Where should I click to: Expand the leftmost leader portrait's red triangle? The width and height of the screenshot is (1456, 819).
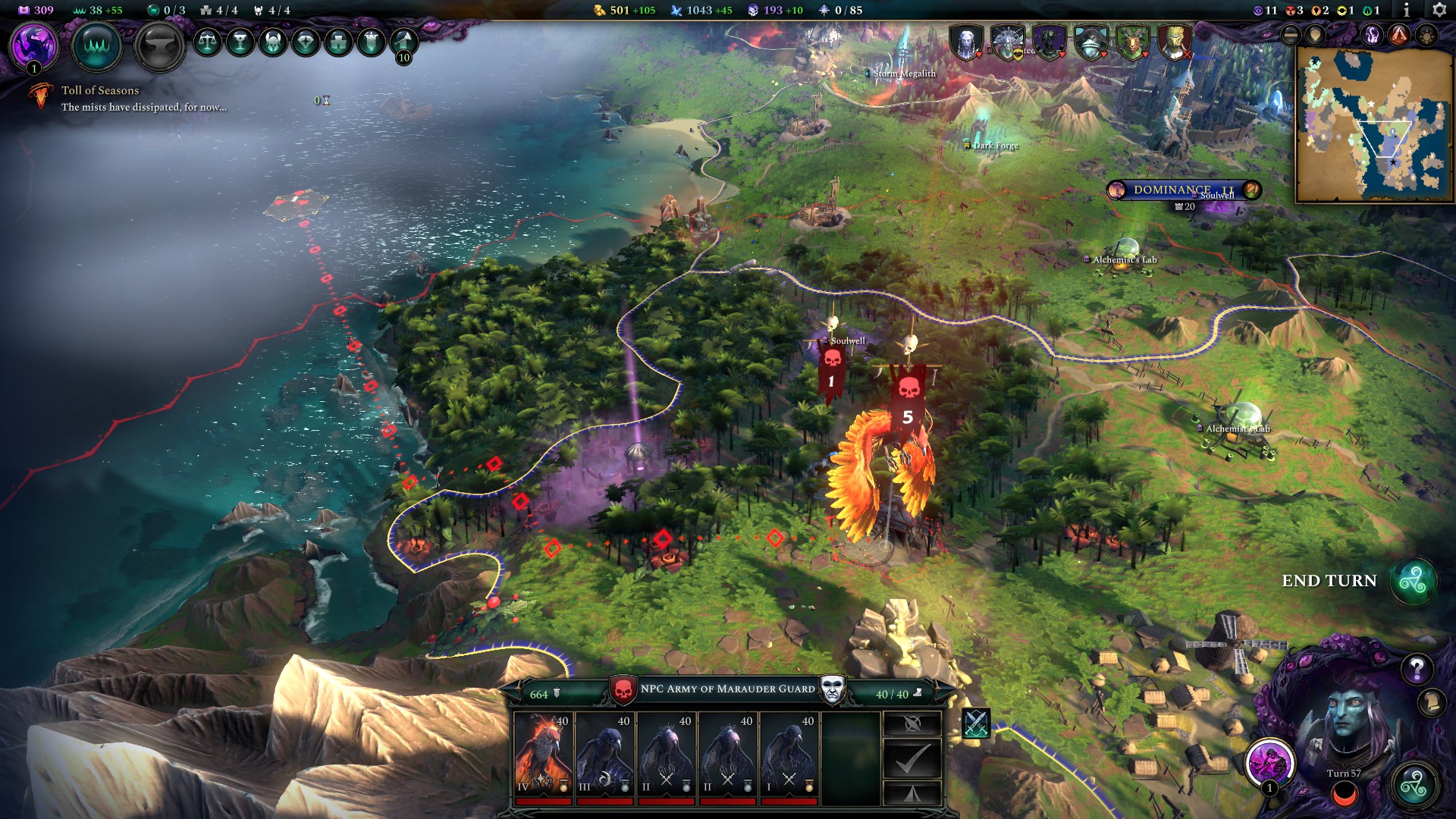click(x=979, y=55)
